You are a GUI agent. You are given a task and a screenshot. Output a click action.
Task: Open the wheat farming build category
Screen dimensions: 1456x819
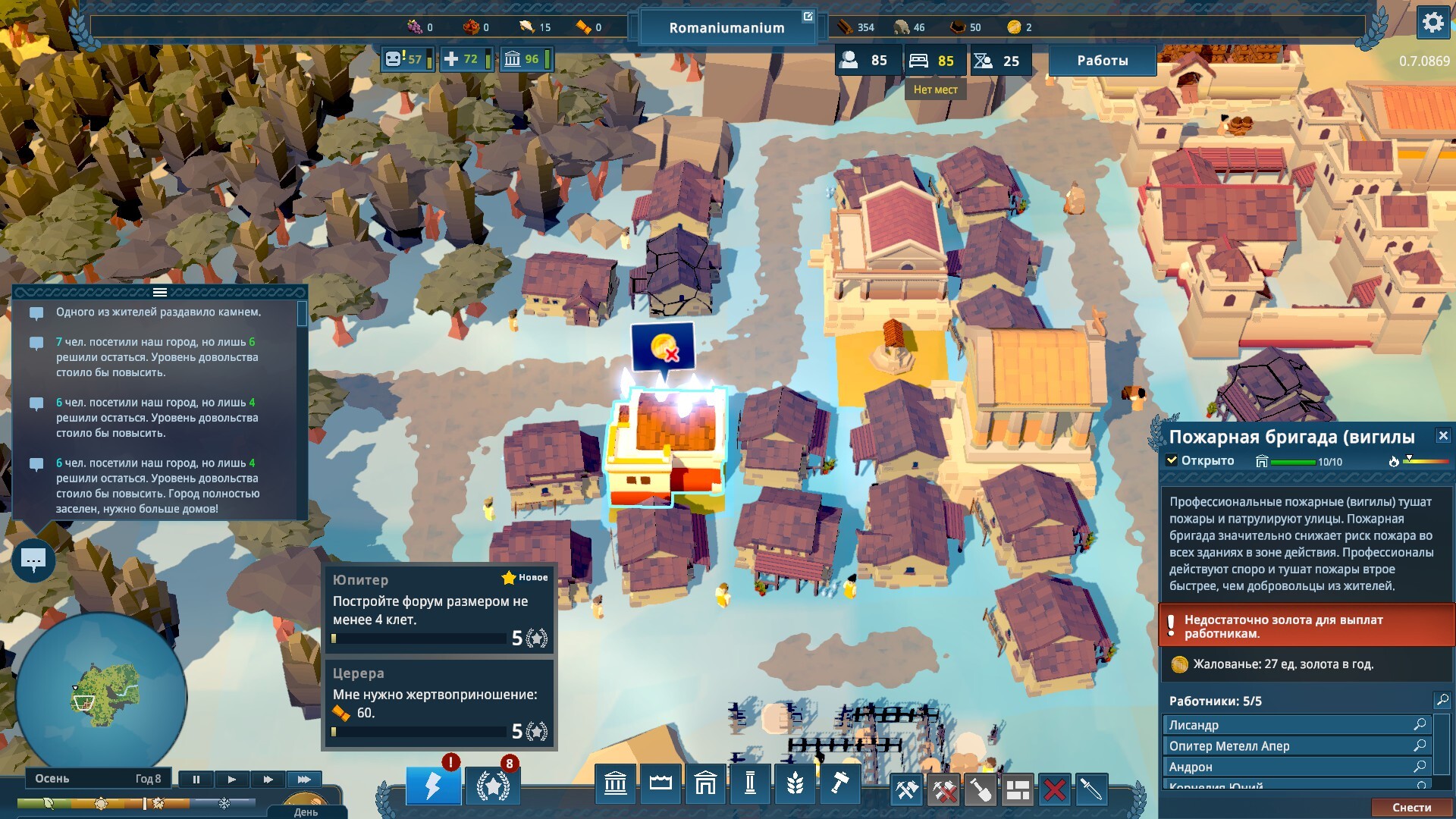click(795, 784)
